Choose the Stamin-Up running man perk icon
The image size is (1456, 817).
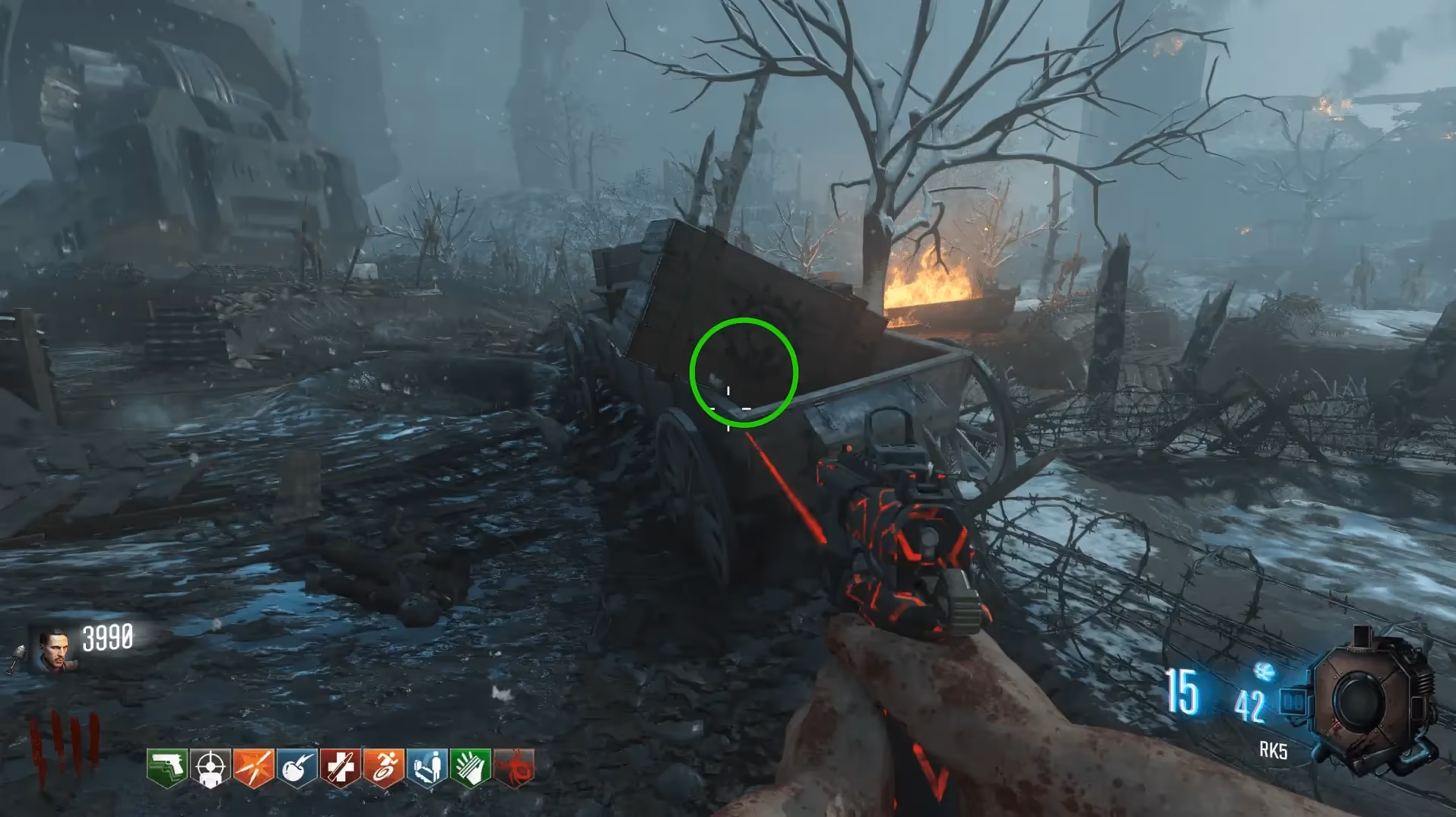pos(383,768)
